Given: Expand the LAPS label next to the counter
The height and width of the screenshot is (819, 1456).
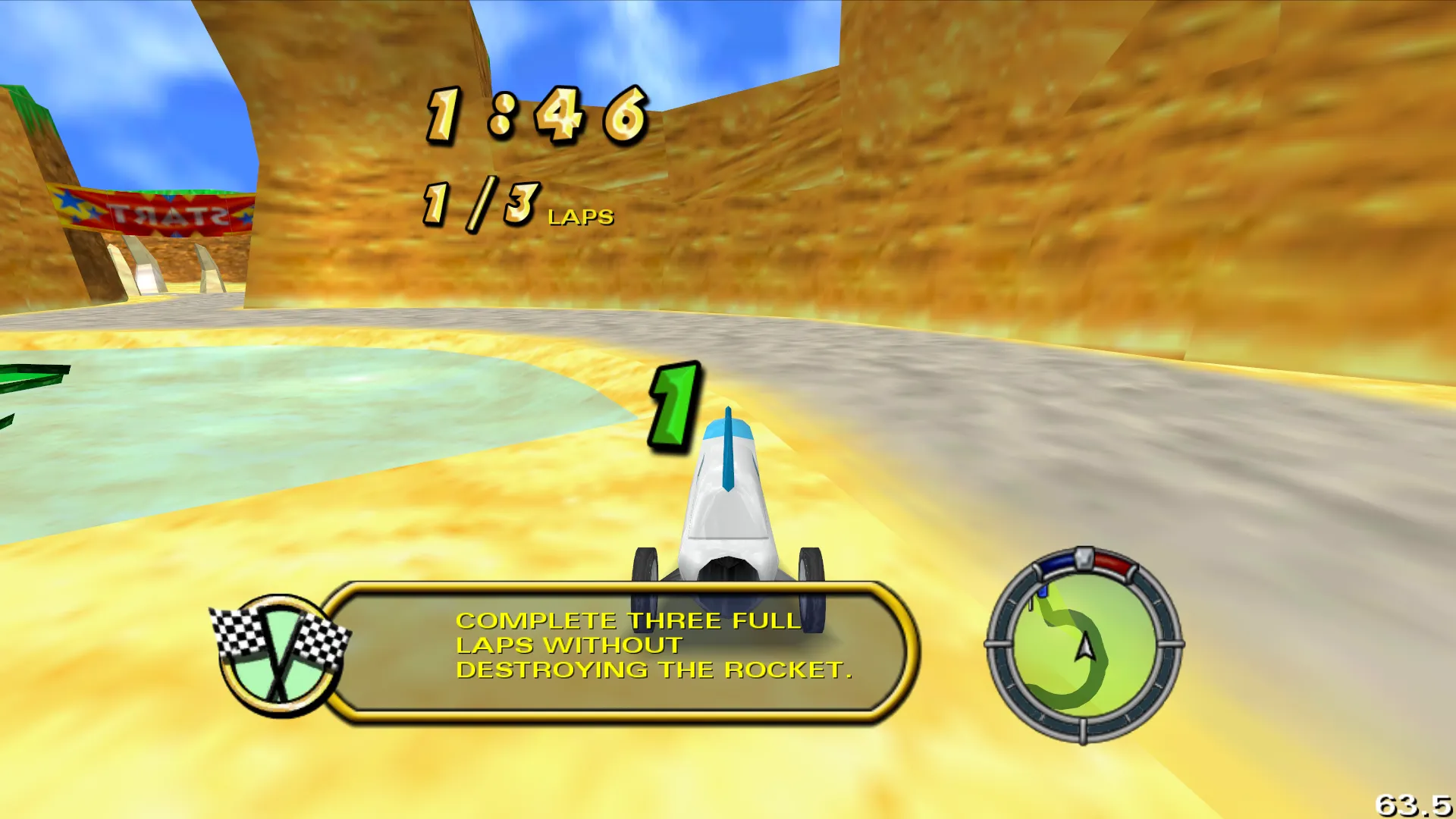Looking at the screenshot, I should (x=580, y=218).
